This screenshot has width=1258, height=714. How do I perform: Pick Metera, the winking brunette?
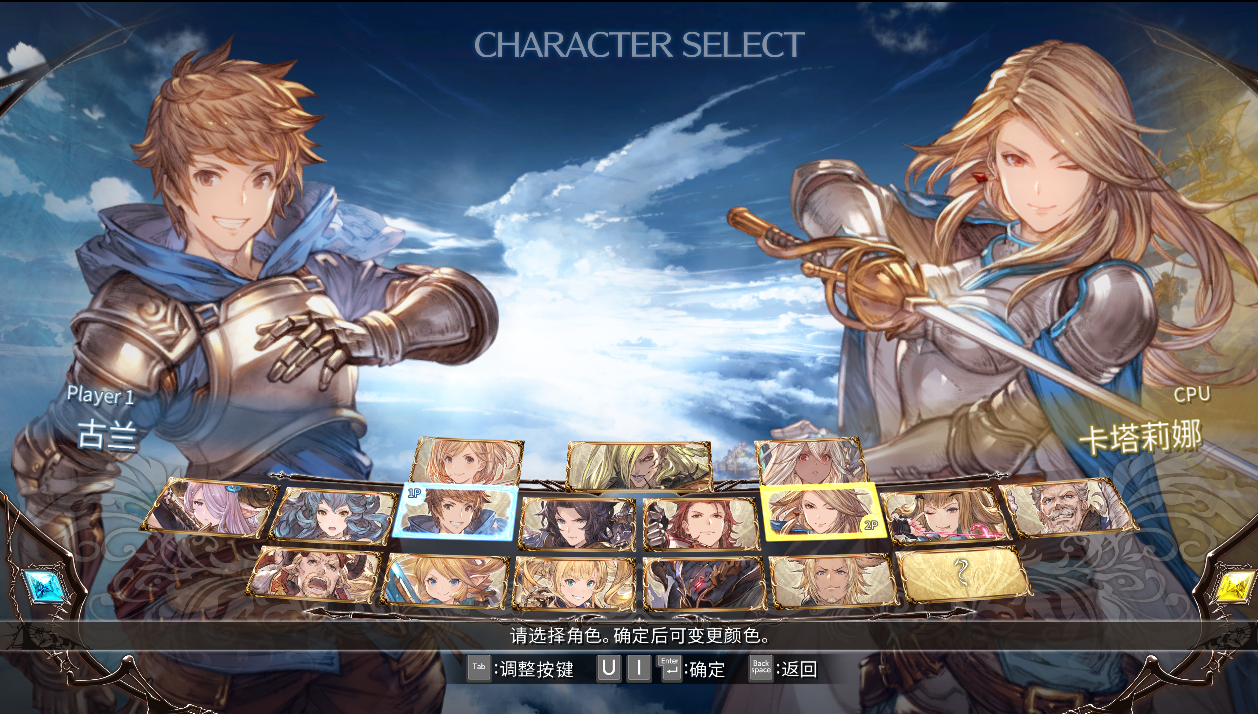[944, 516]
